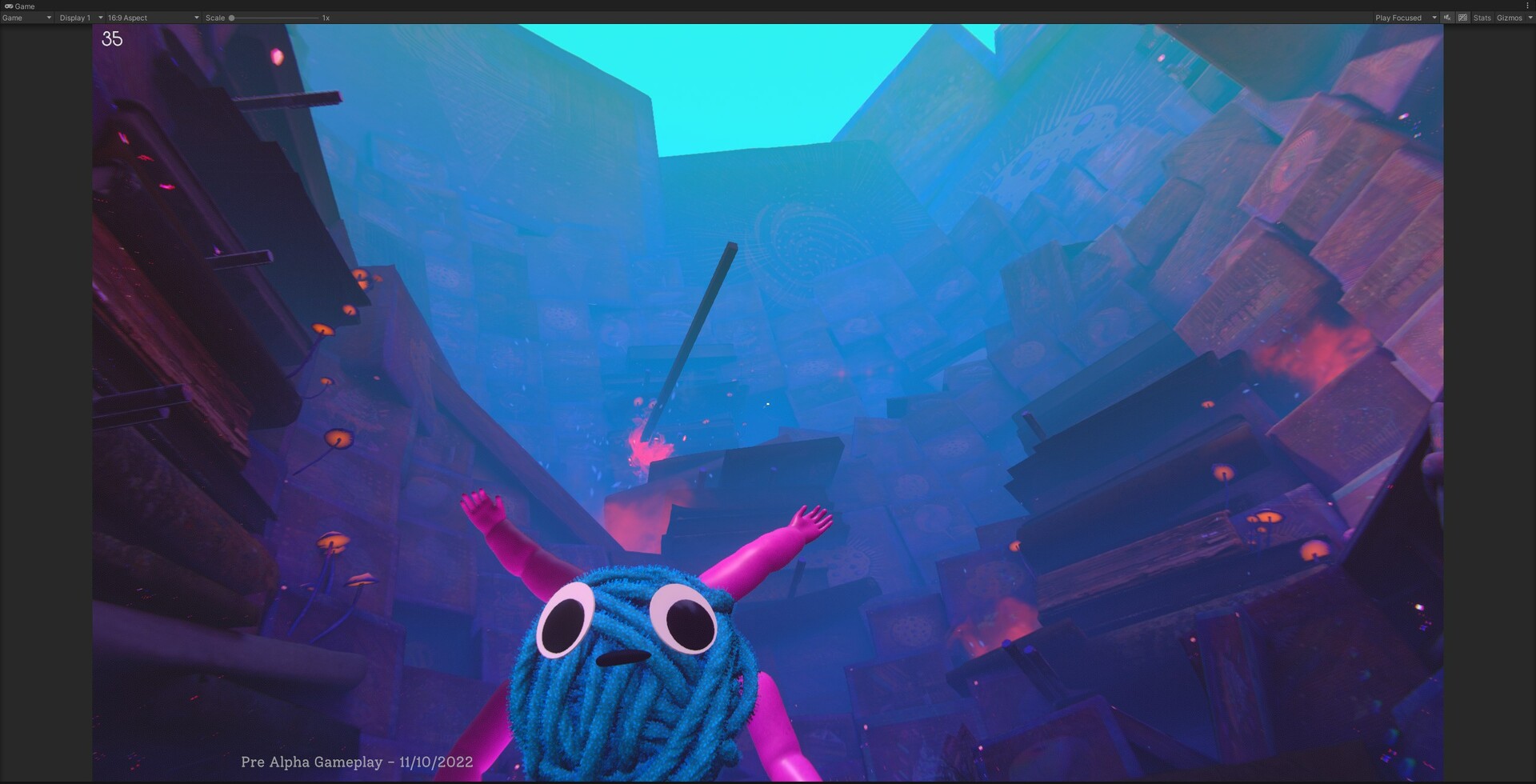Expand the Gizmos dropdown arrow
This screenshot has width=1536, height=784.
[1530, 18]
